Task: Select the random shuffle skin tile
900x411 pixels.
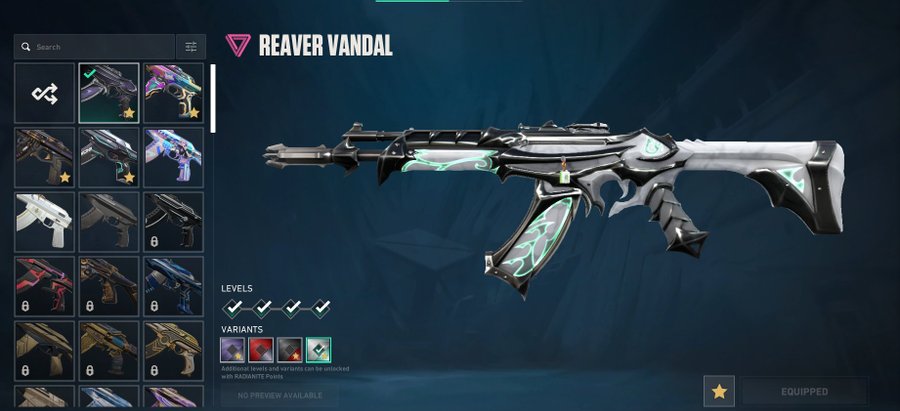Action: [44, 93]
